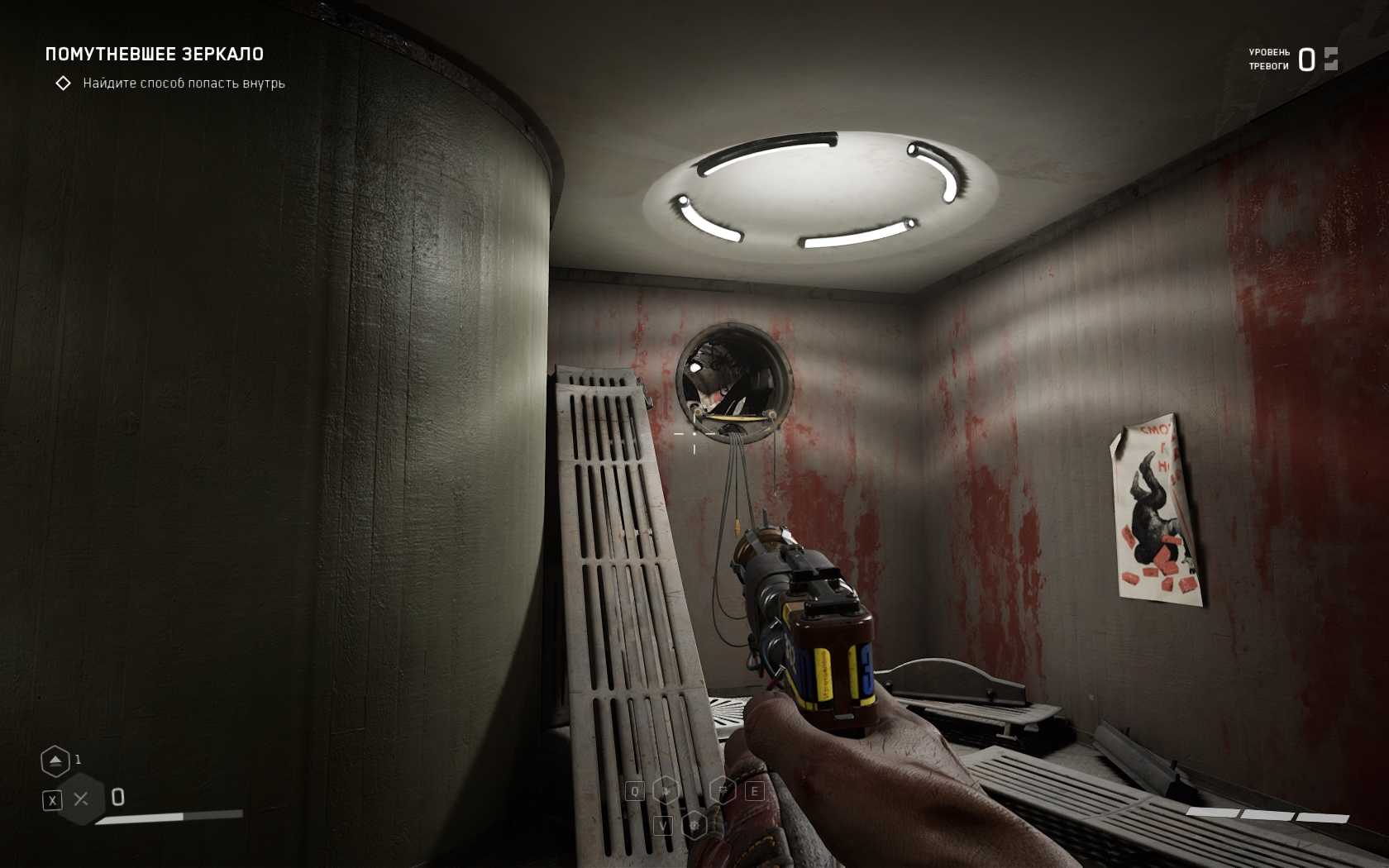Activate the hexagon ability icon beside V
The width and height of the screenshot is (1389, 868).
pyautogui.click(x=694, y=825)
